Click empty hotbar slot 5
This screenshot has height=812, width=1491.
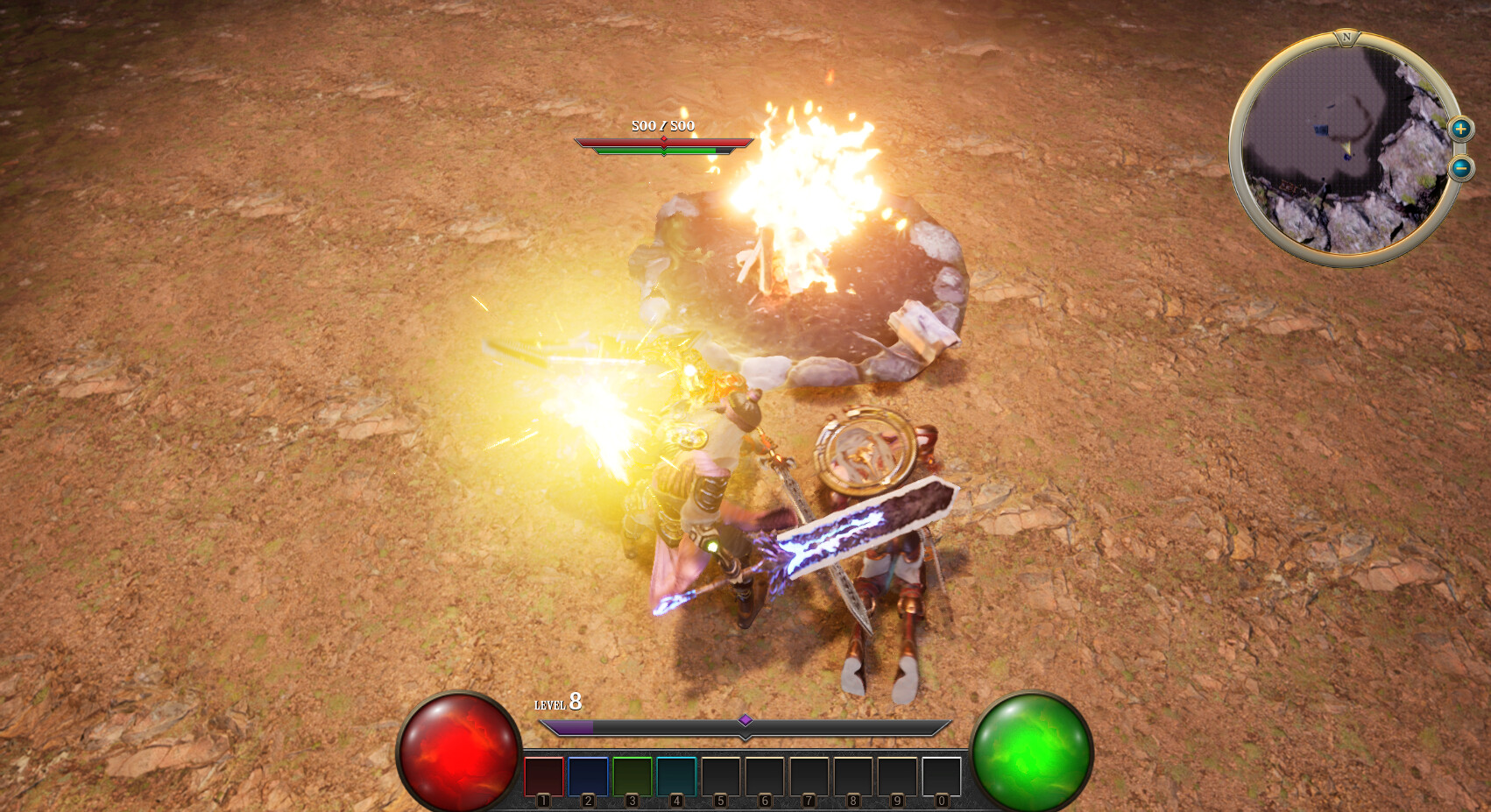click(x=720, y=777)
